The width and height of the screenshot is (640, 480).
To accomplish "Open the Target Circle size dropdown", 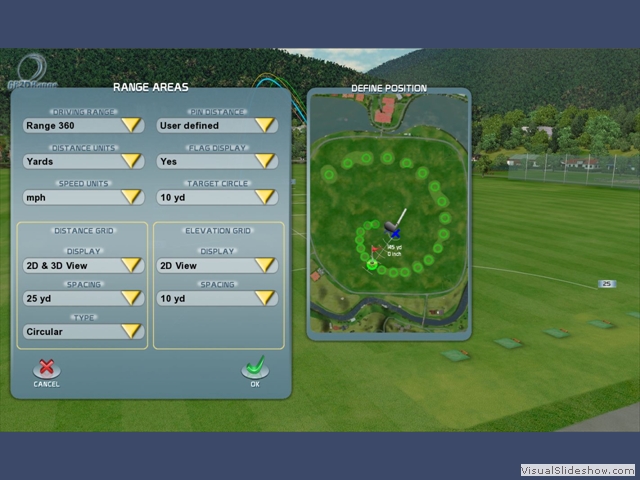I will tap(217, 197).
